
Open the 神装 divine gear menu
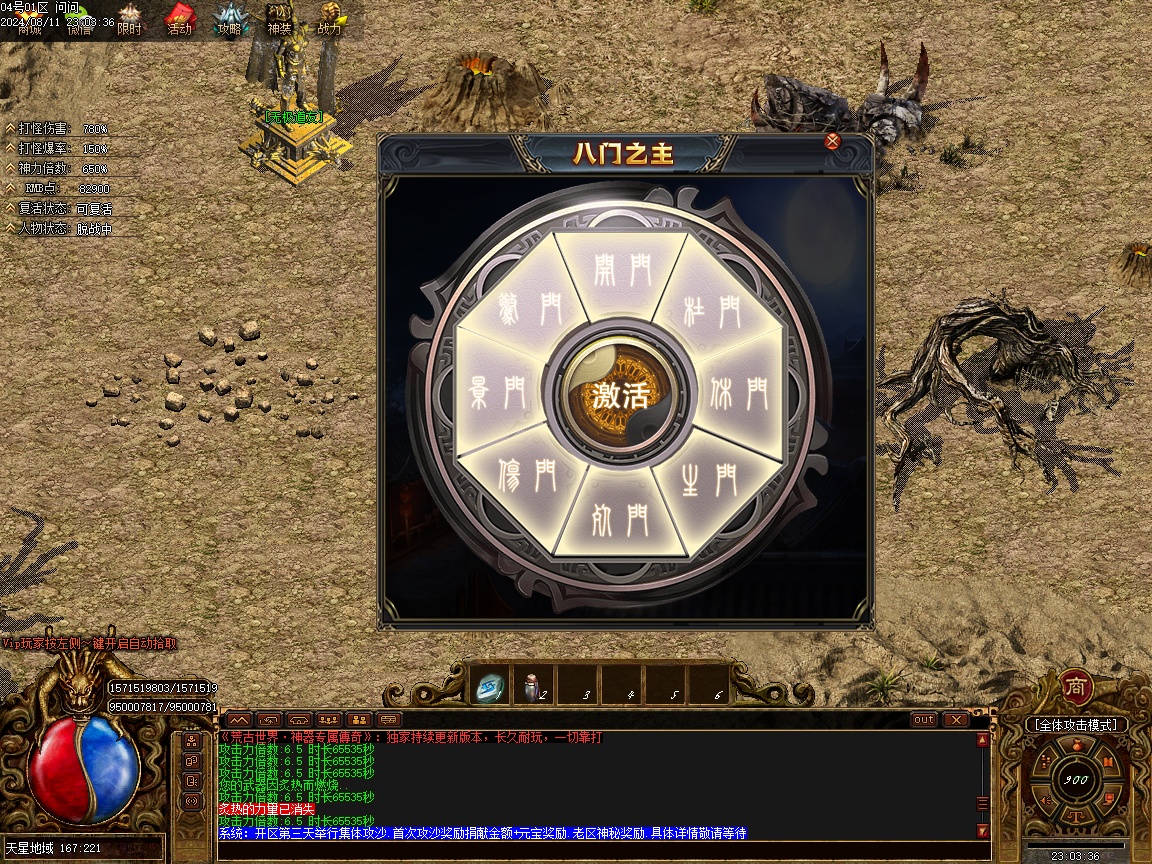279,20
